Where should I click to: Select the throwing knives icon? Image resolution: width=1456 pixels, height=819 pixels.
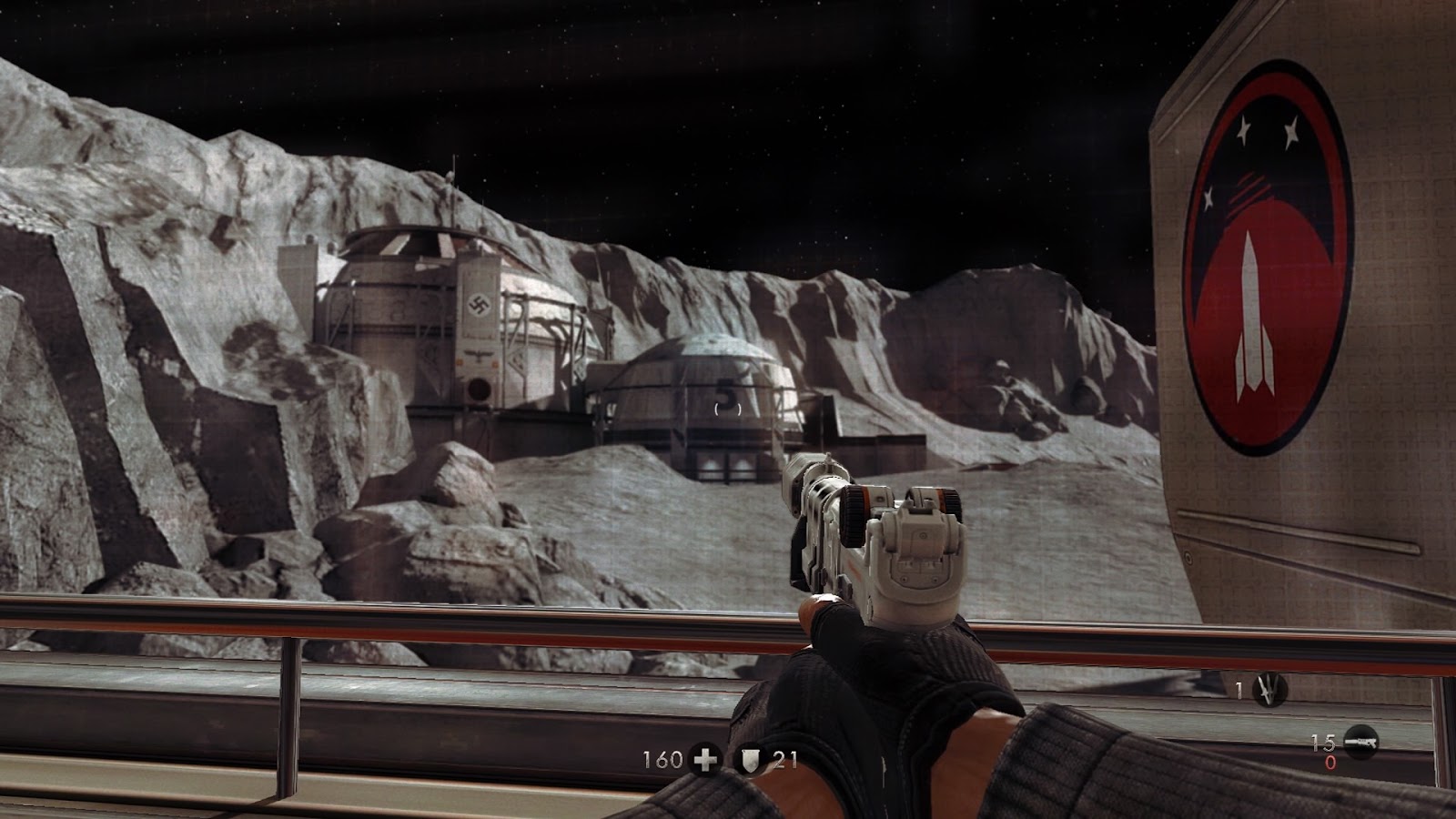[1269, 691]
